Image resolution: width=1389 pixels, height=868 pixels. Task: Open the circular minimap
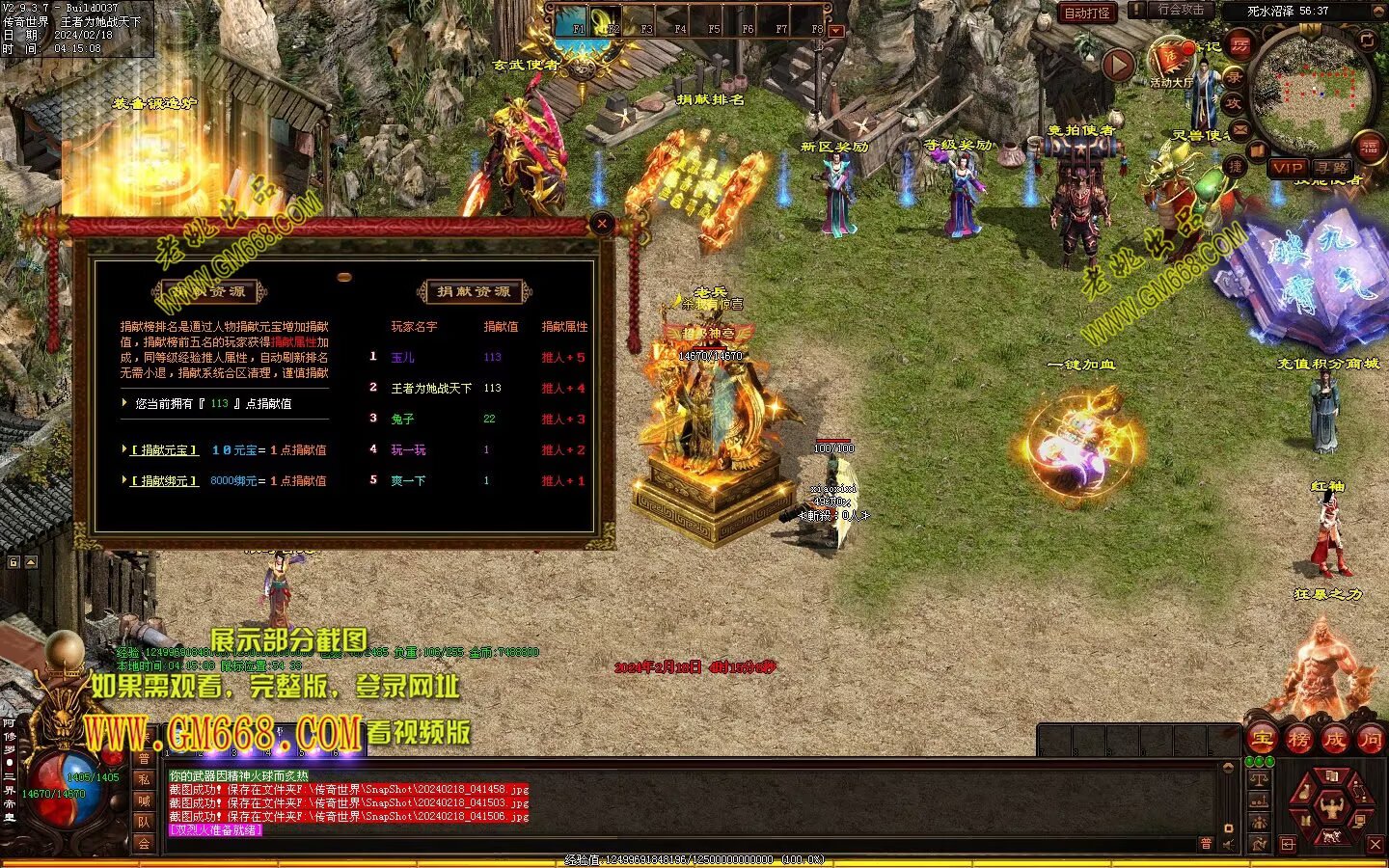click(1312, 87)
